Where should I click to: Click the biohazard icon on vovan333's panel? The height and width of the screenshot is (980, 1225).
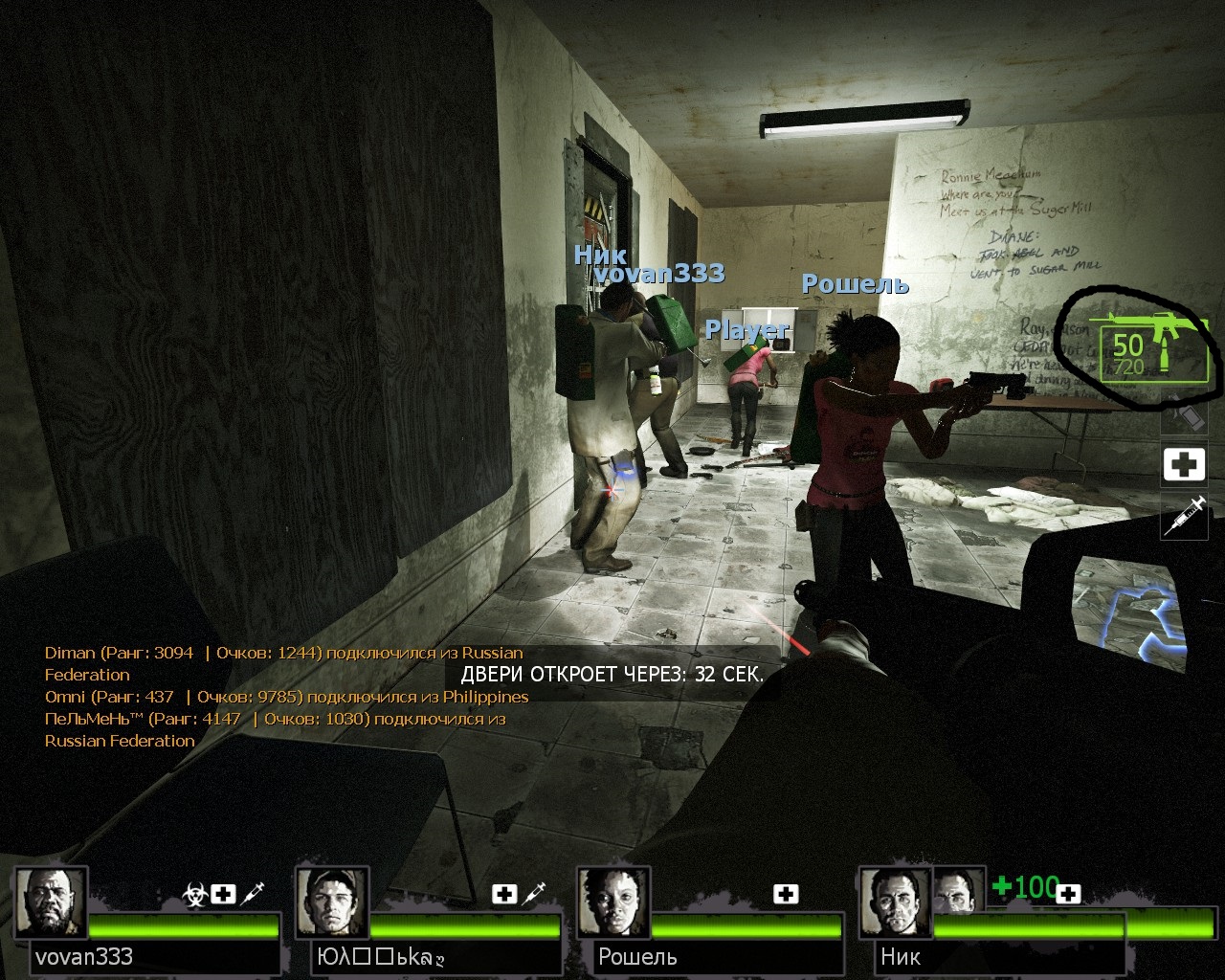point(194,895)
